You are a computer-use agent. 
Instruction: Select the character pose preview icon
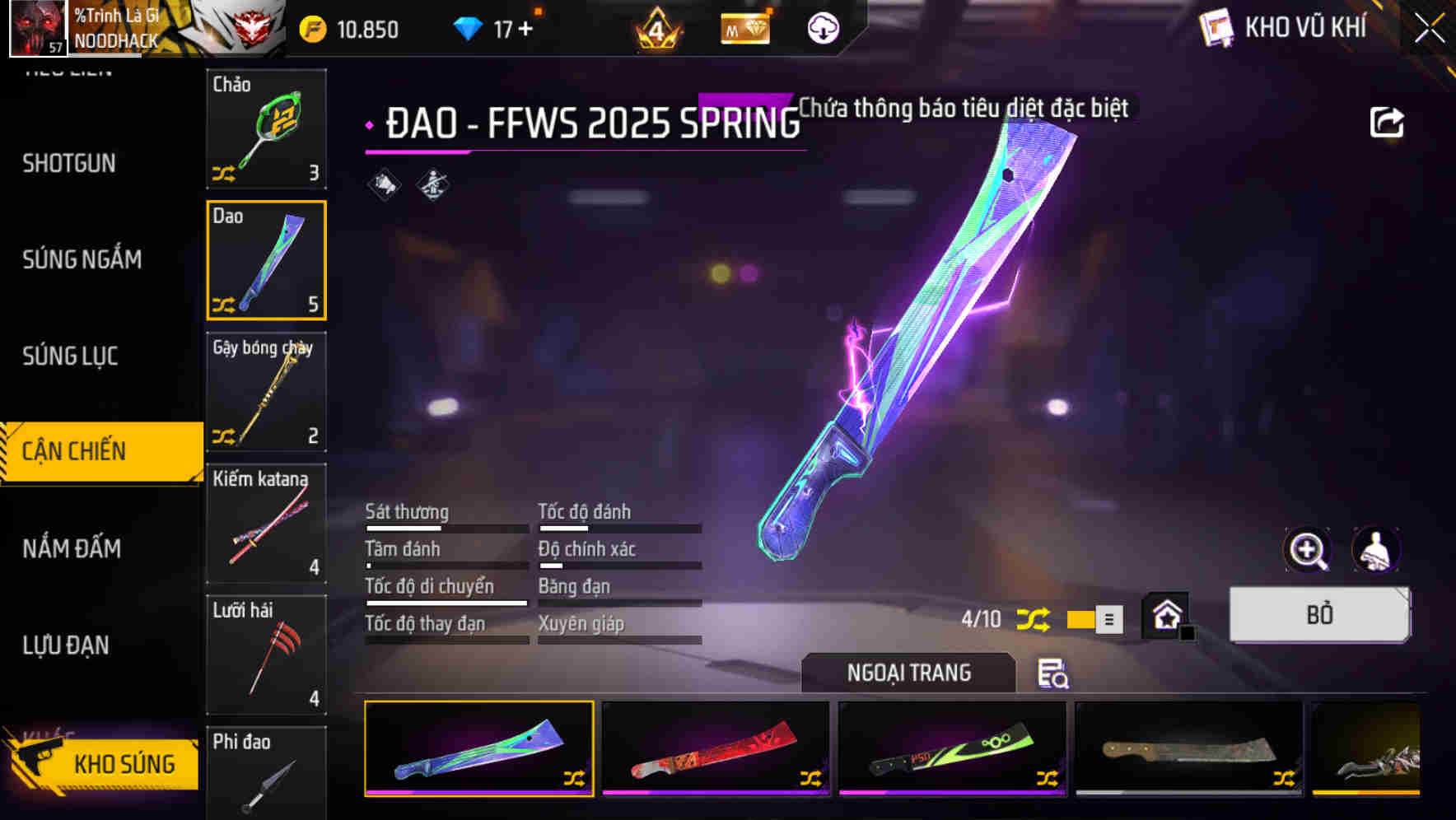(x=1374, y=550)
